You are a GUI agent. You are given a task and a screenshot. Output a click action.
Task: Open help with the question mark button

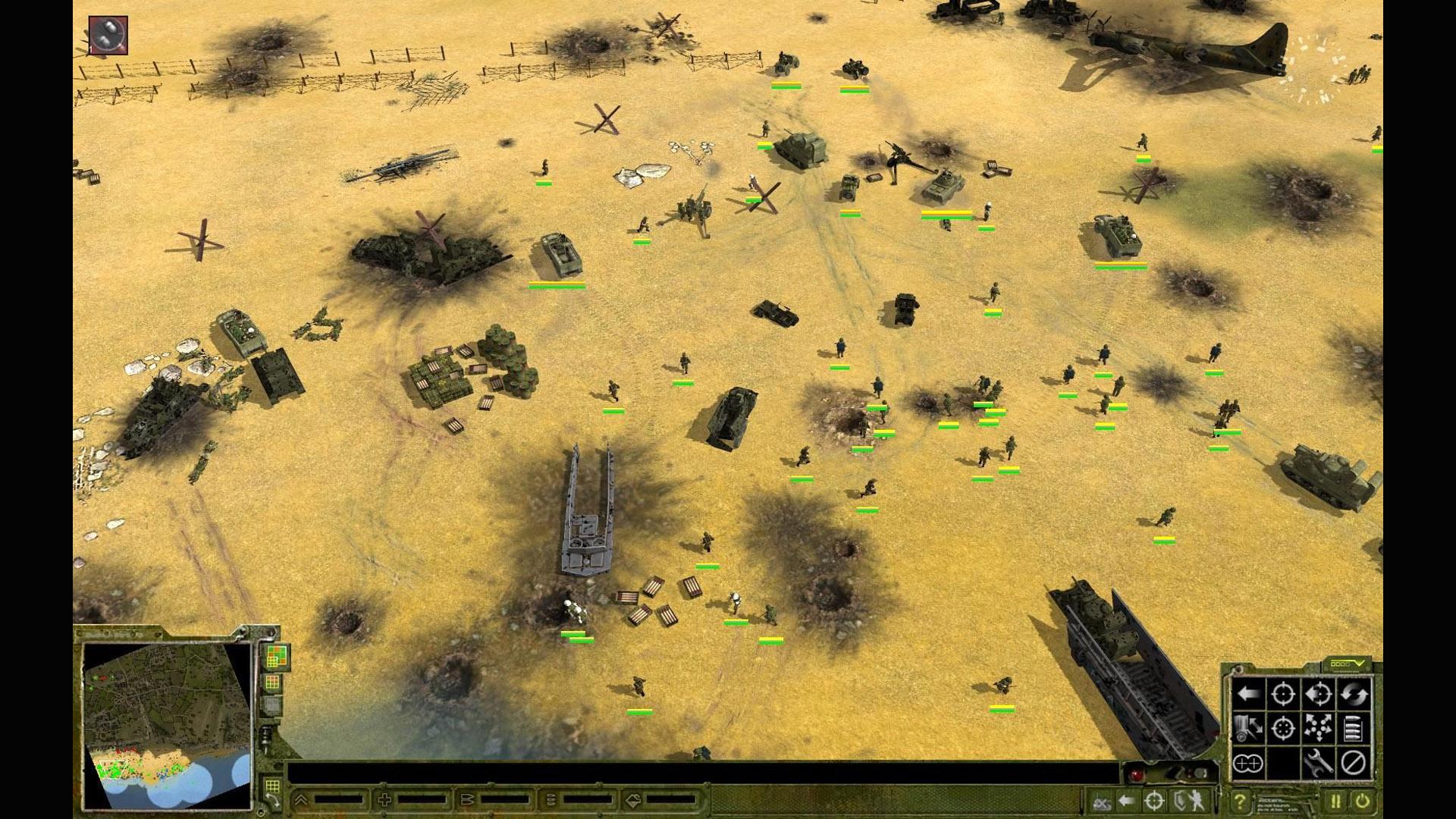[x=1239, y=801]
